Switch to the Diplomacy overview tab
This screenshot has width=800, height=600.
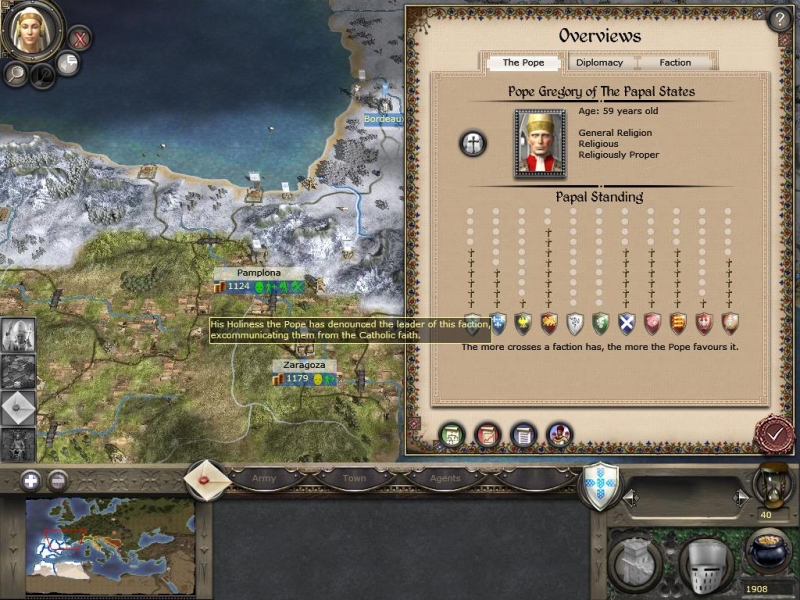tap(599, 62)
